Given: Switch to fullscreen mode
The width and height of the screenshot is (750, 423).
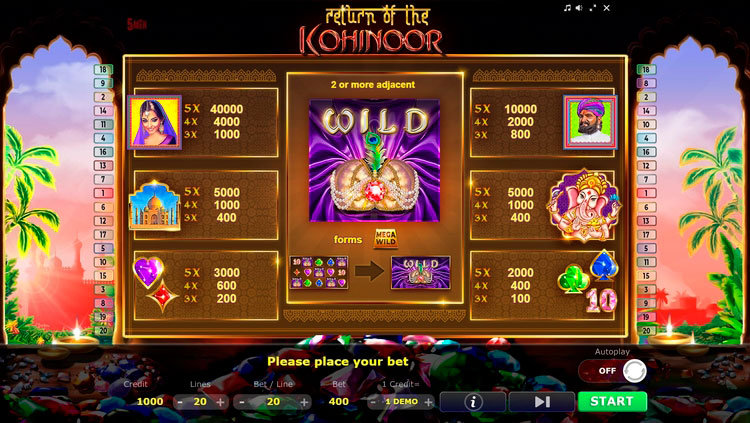Looking at the screenshot, I should (x=593, y=8).
